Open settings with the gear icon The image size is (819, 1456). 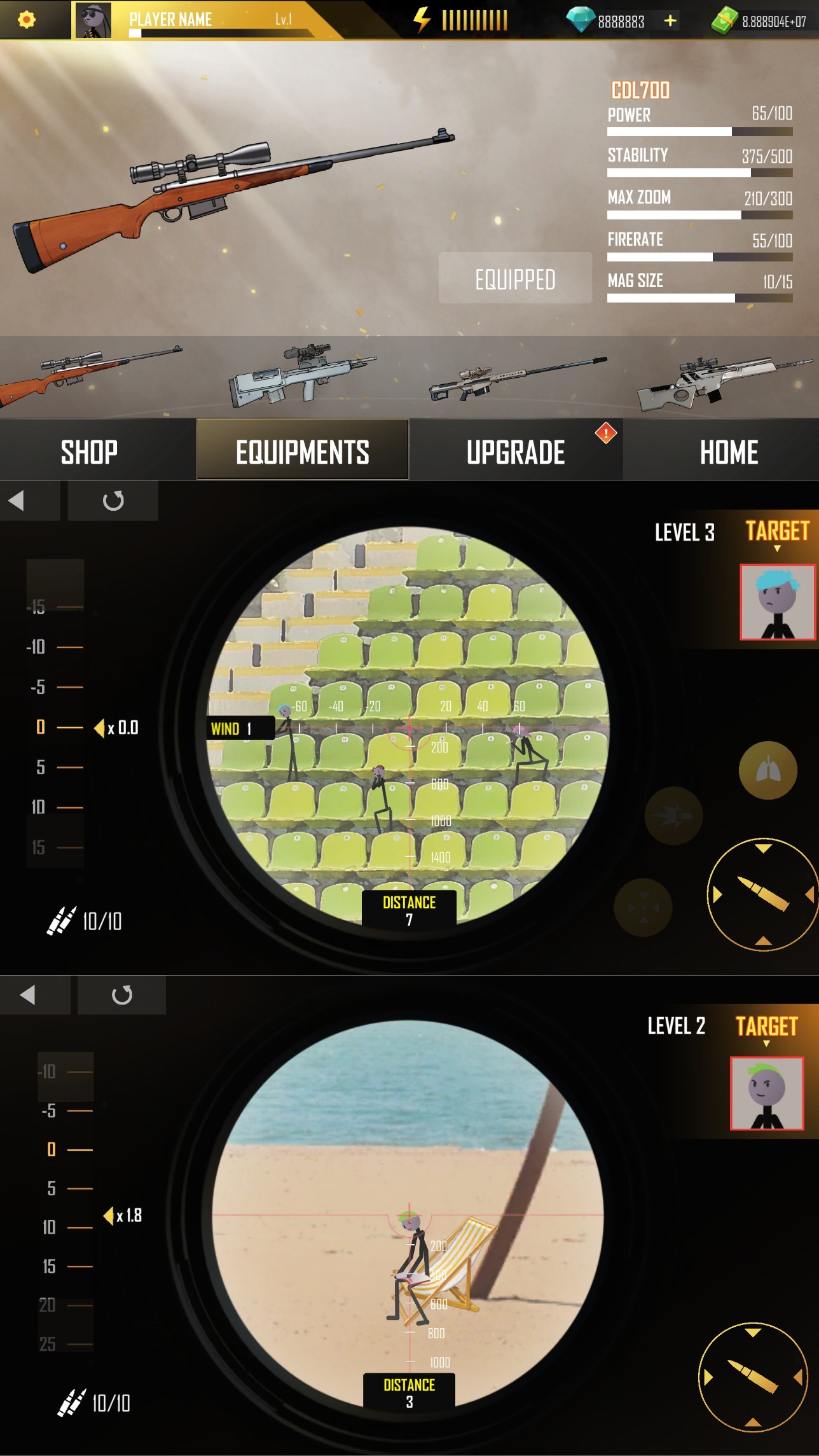coord(26,20)
